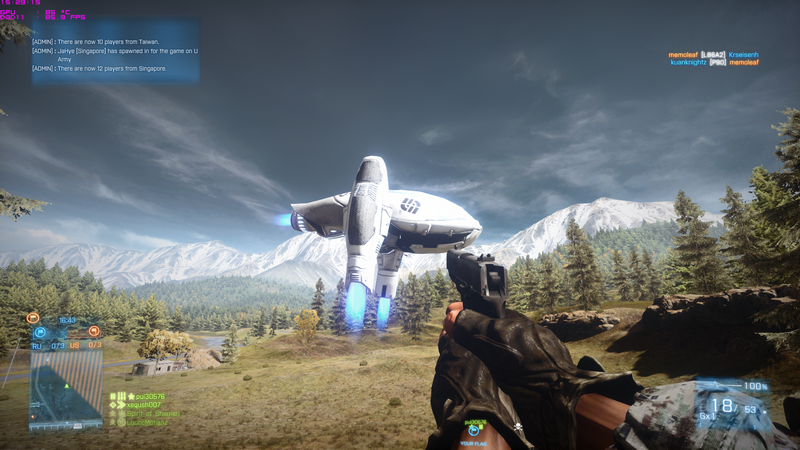Click the FPS performance overlay

30,13
